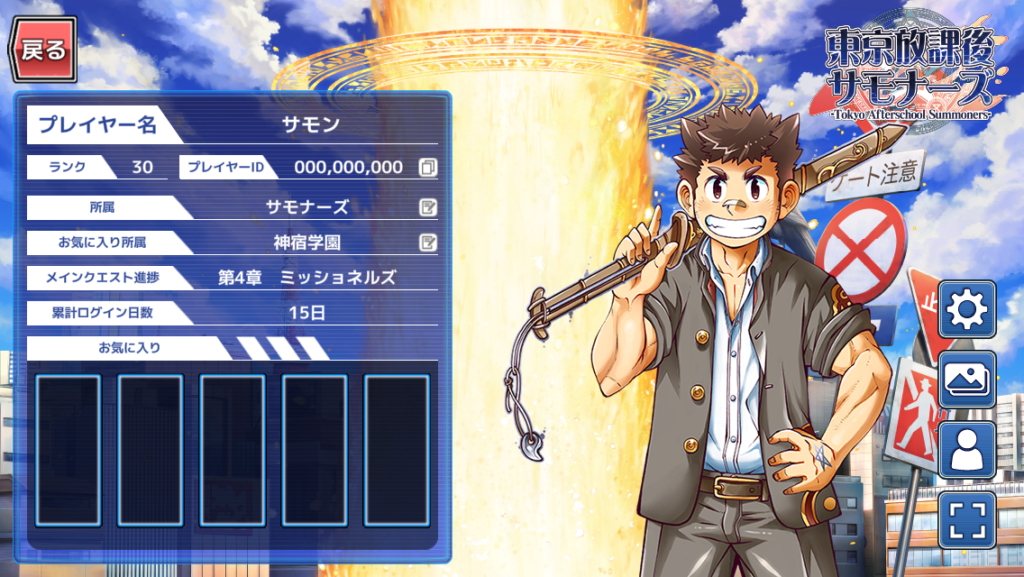Select the person silhouette icon button
Viewport: 1024px width, 577px height.
pyautogui.click(x=966, y=450)
